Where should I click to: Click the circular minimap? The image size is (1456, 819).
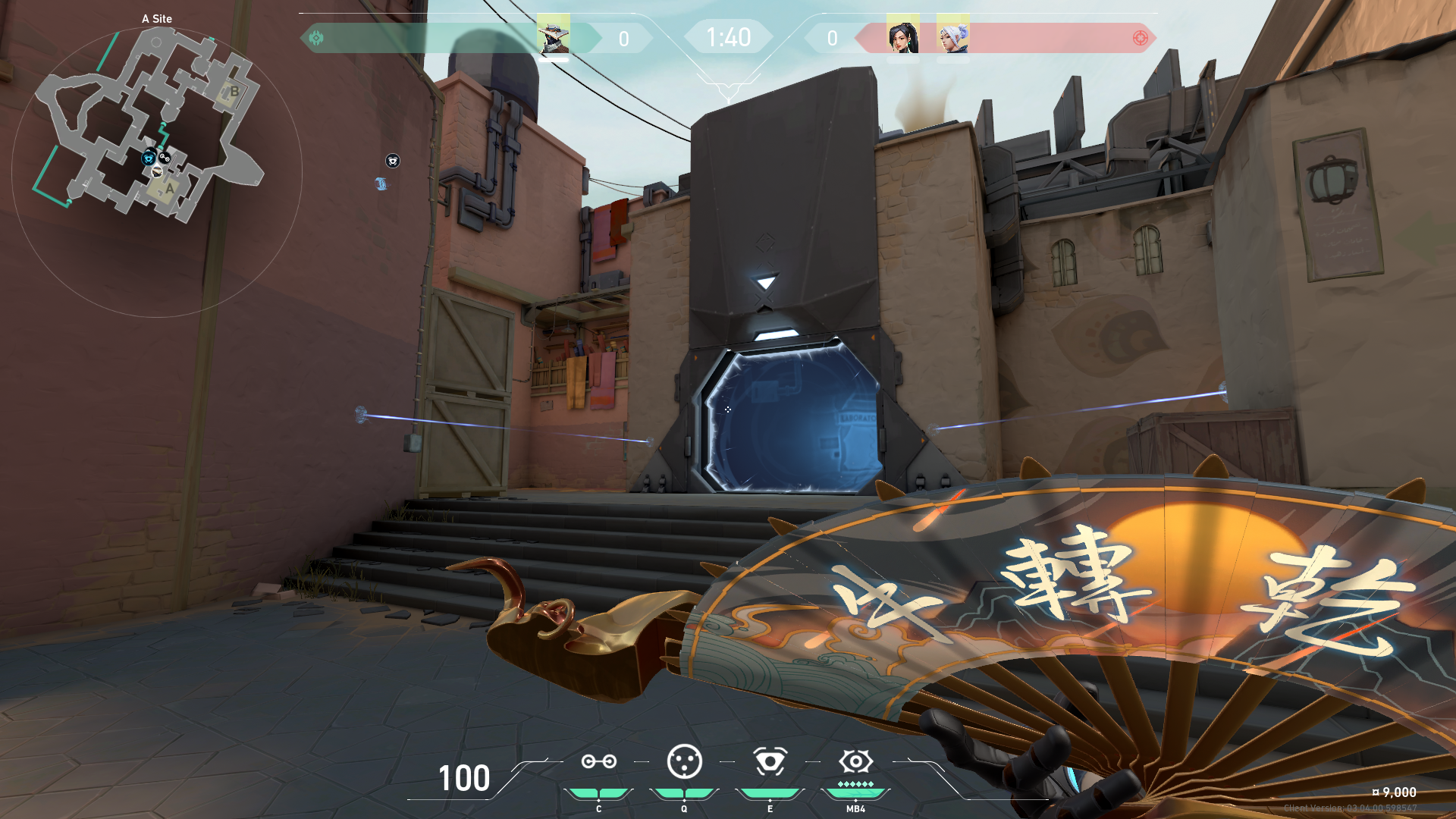(x=157, y=171)
